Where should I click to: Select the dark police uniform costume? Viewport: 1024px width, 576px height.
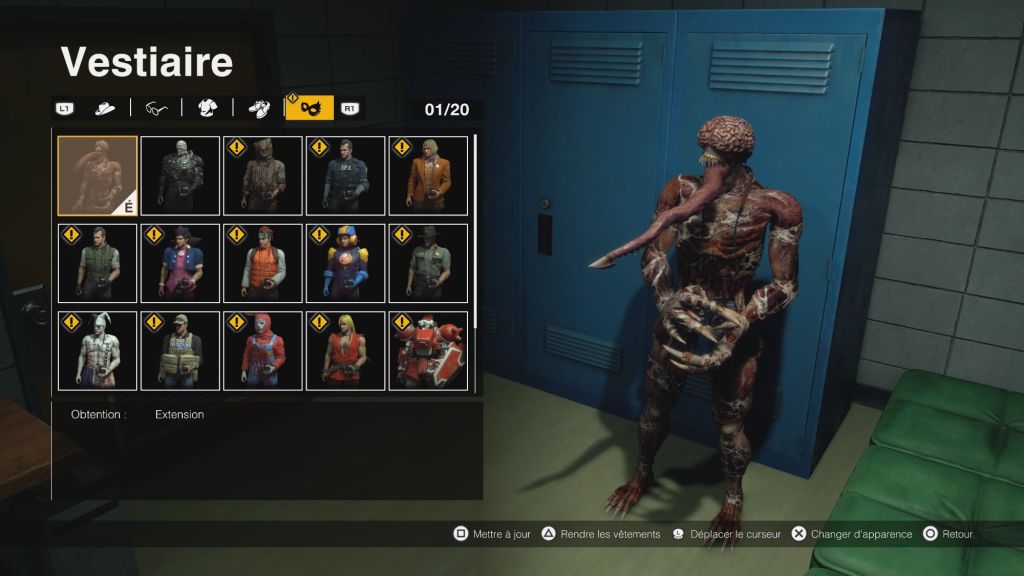tap(345, 176)
